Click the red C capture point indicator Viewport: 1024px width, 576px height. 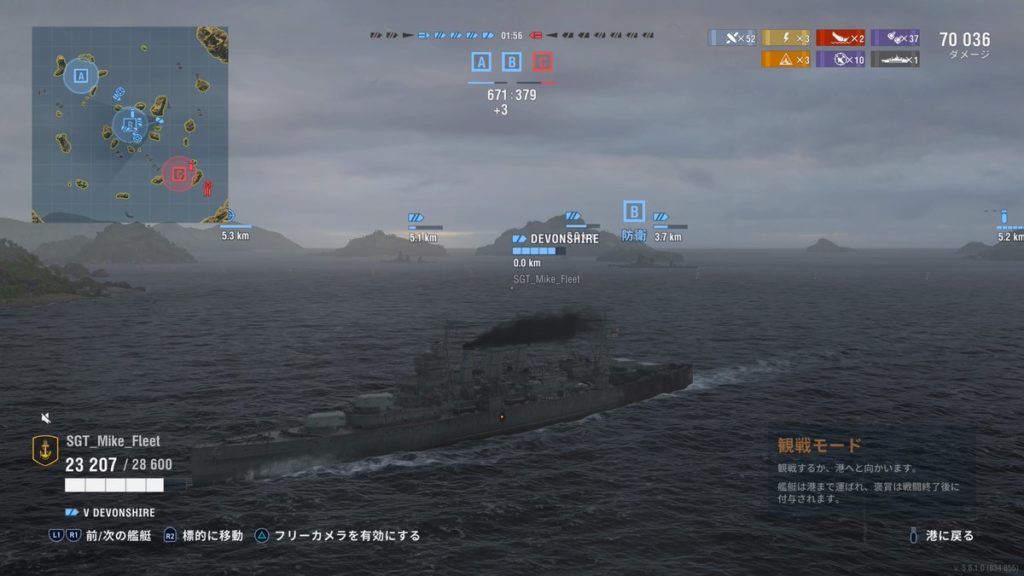point(543,63)
